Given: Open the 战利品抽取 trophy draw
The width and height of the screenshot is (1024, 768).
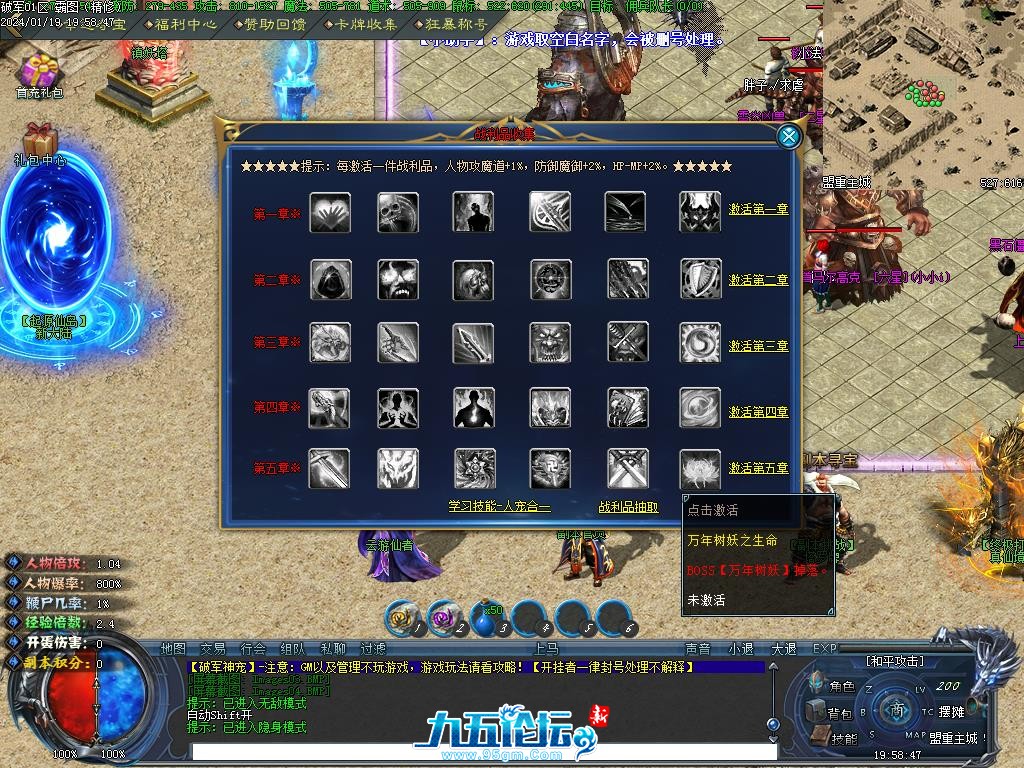Looking at the screenshot, I should (628, 507).
